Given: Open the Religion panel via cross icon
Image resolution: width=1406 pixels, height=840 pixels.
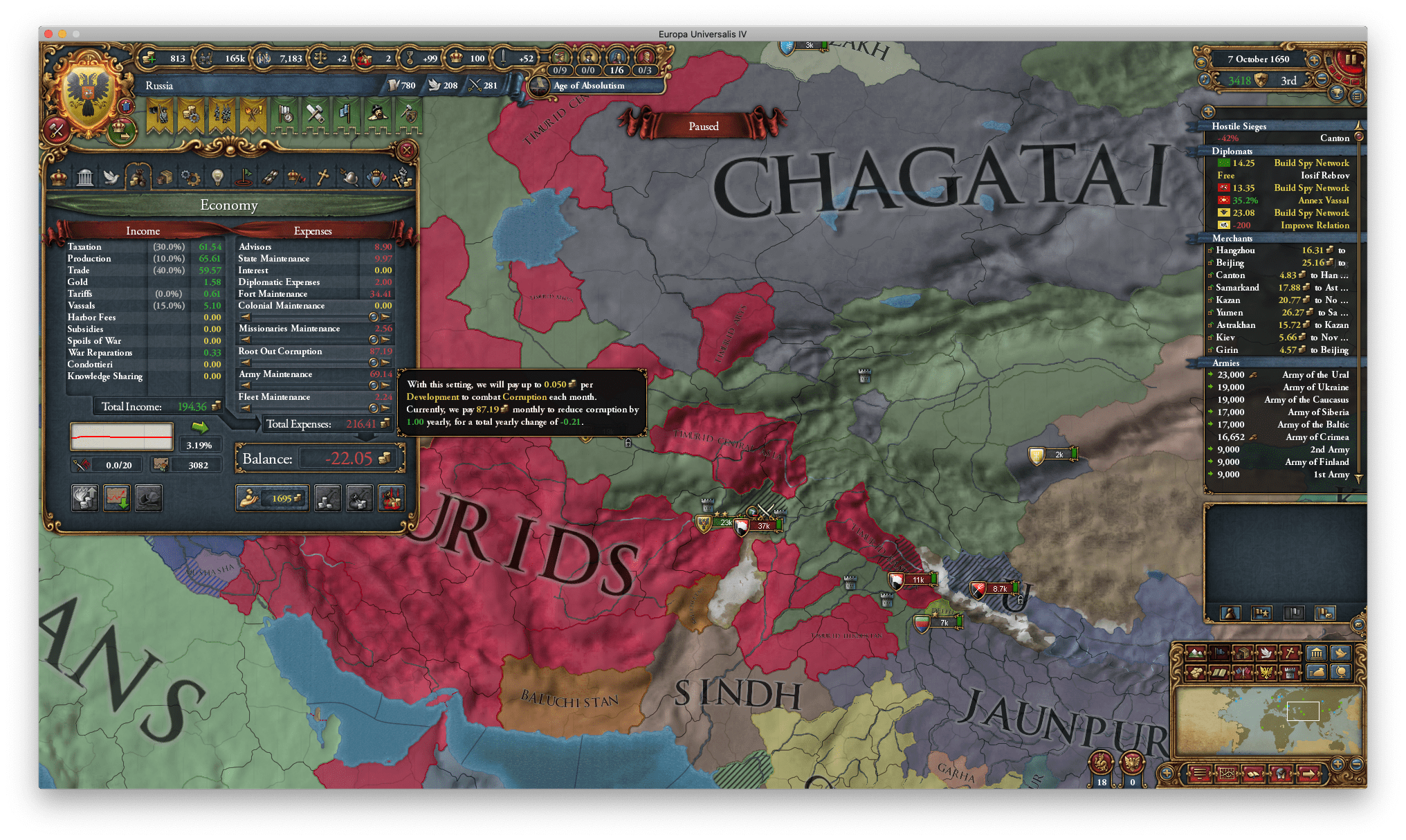Looking at the screenshot, I should point(324,177).
